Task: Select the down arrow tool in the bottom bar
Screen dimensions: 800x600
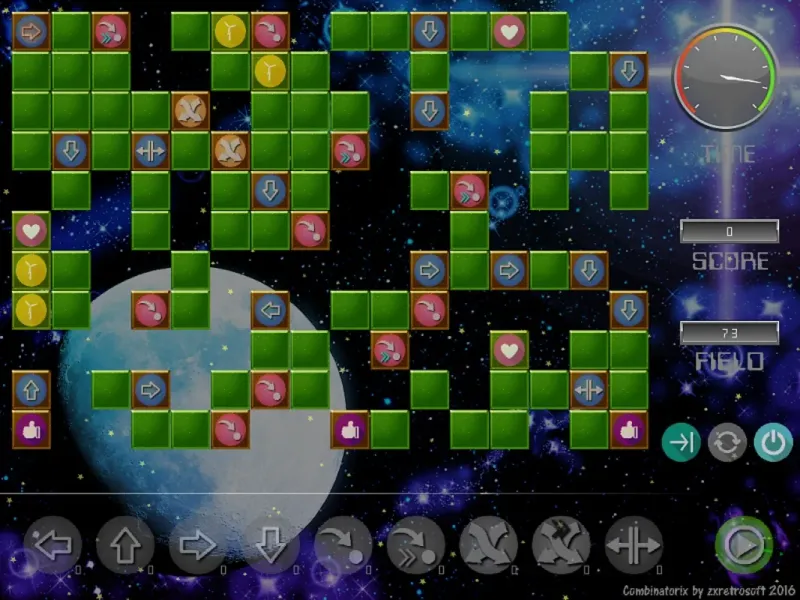Action: tap(271, 545)
